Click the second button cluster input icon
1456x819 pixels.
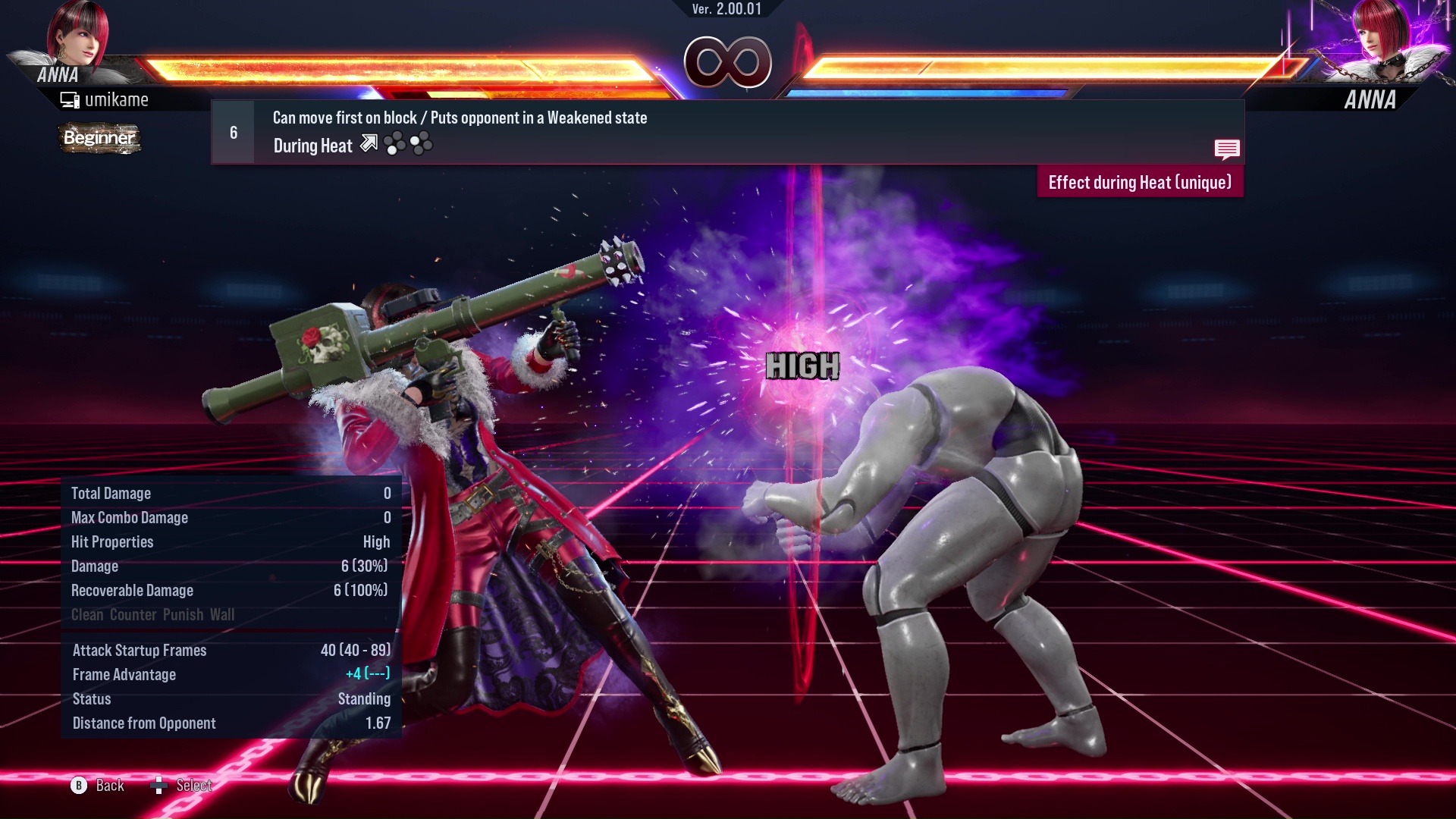(x=420, y=143)
